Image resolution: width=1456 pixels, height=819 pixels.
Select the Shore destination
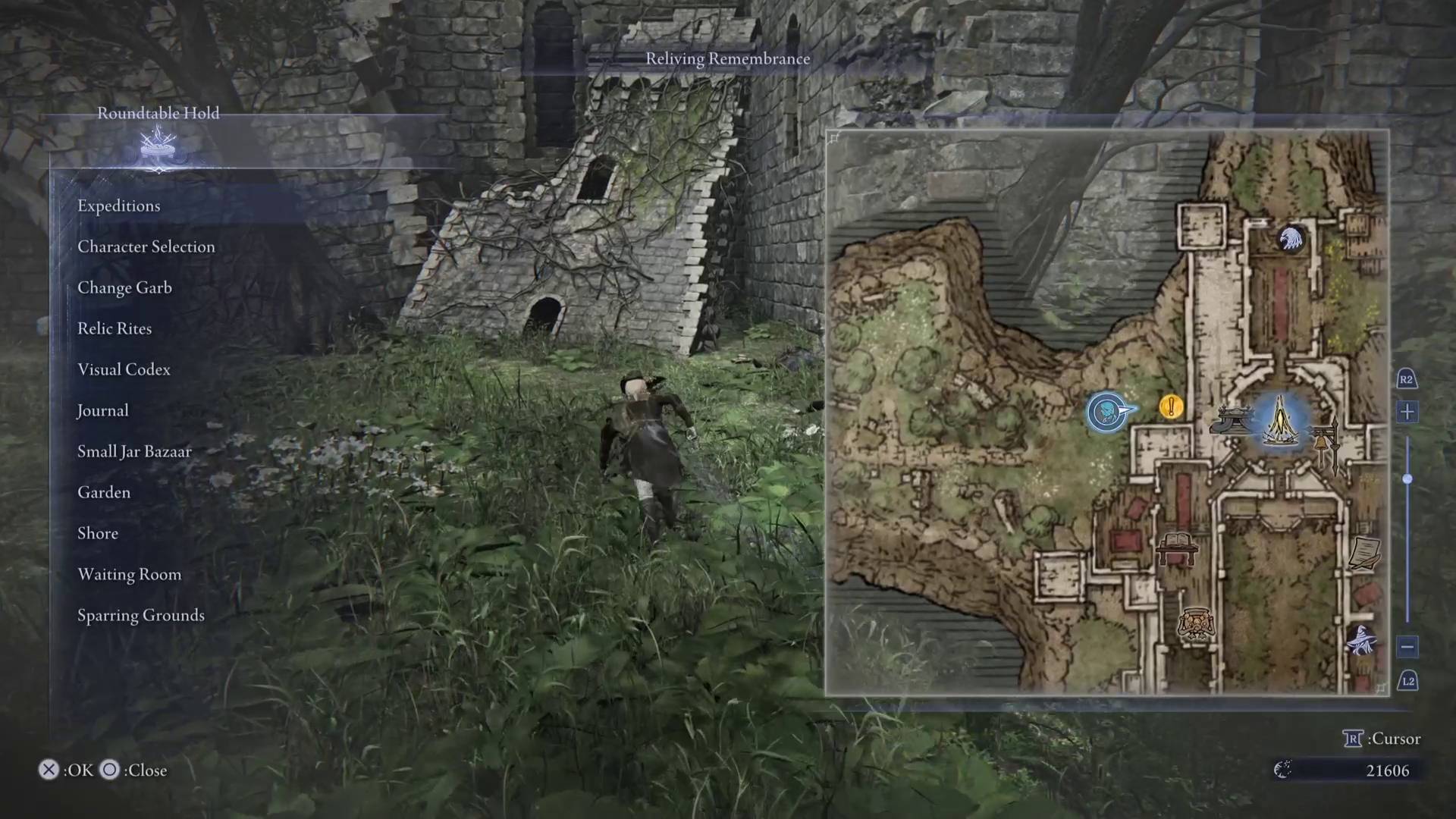(98, 533)
